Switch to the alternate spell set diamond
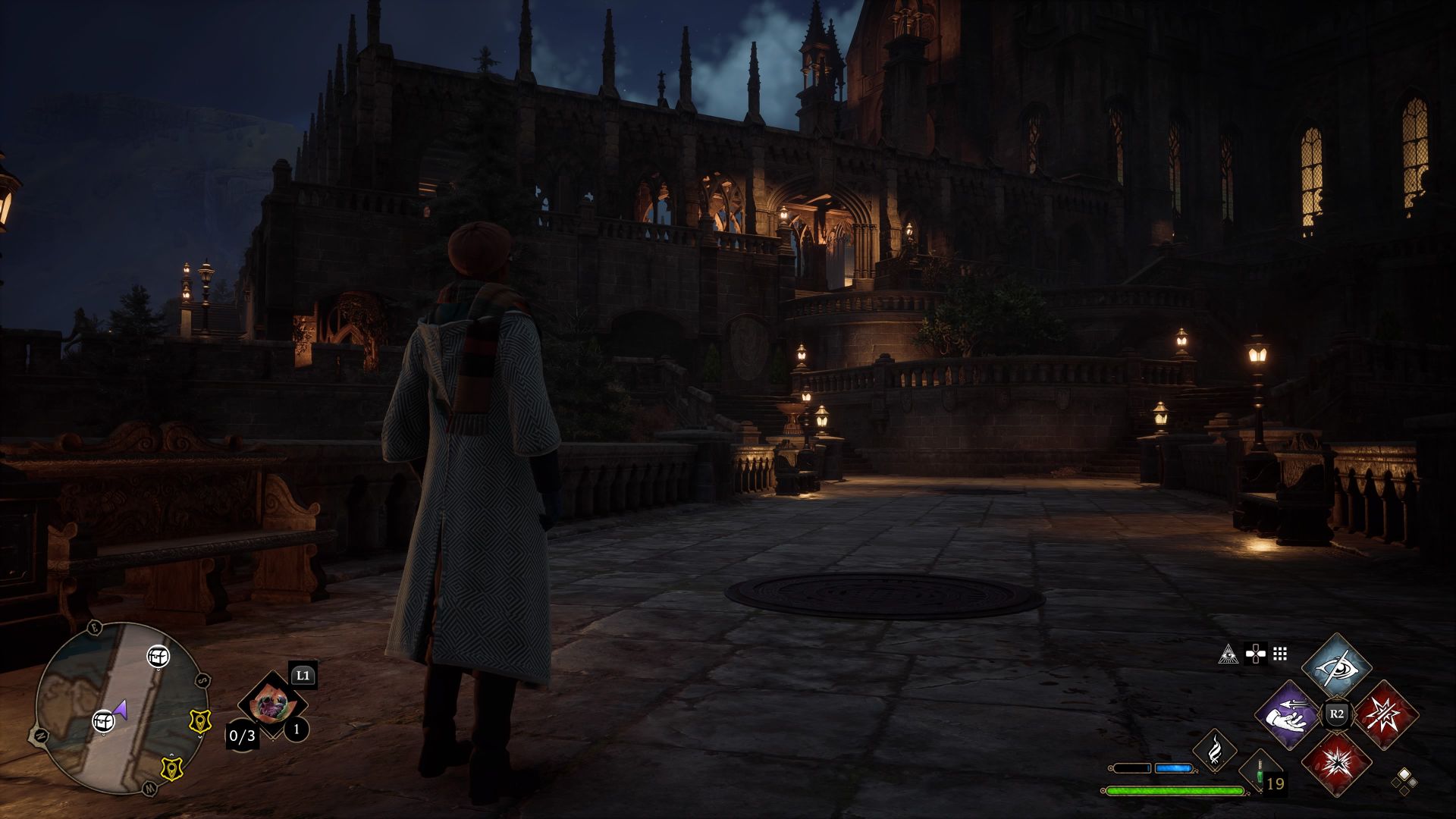Screen dimensions: 1456x819 (x=1395, y=783)
